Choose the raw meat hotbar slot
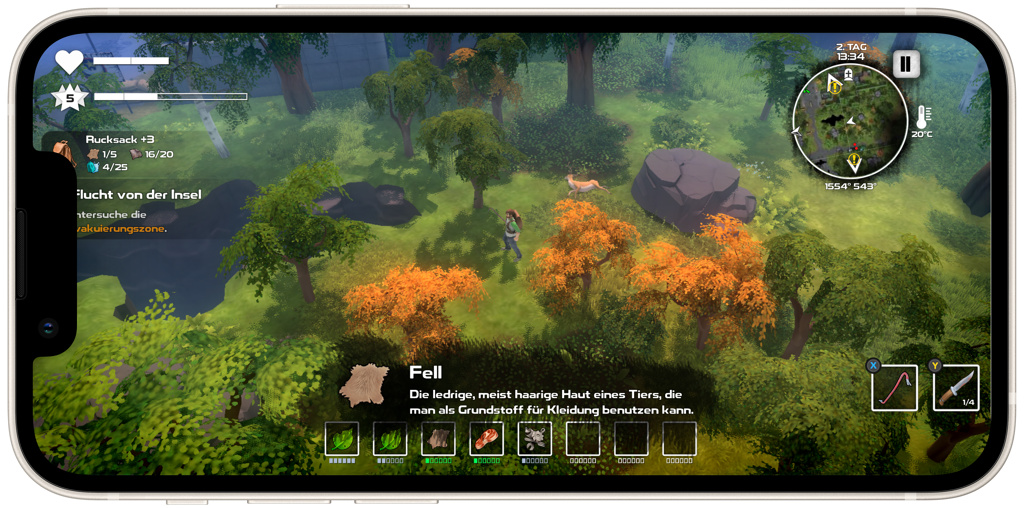This screenshot has width=1024, height=508. [x=486, y=439]
